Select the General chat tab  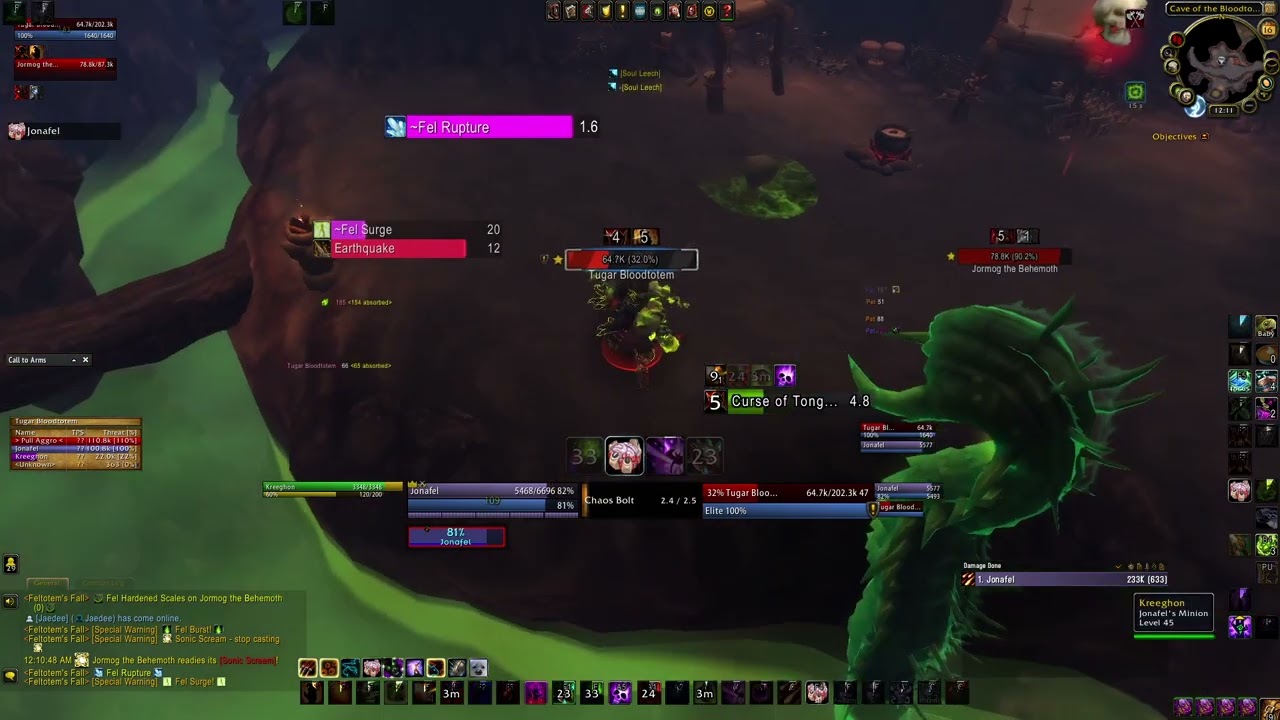coord(47,583)
